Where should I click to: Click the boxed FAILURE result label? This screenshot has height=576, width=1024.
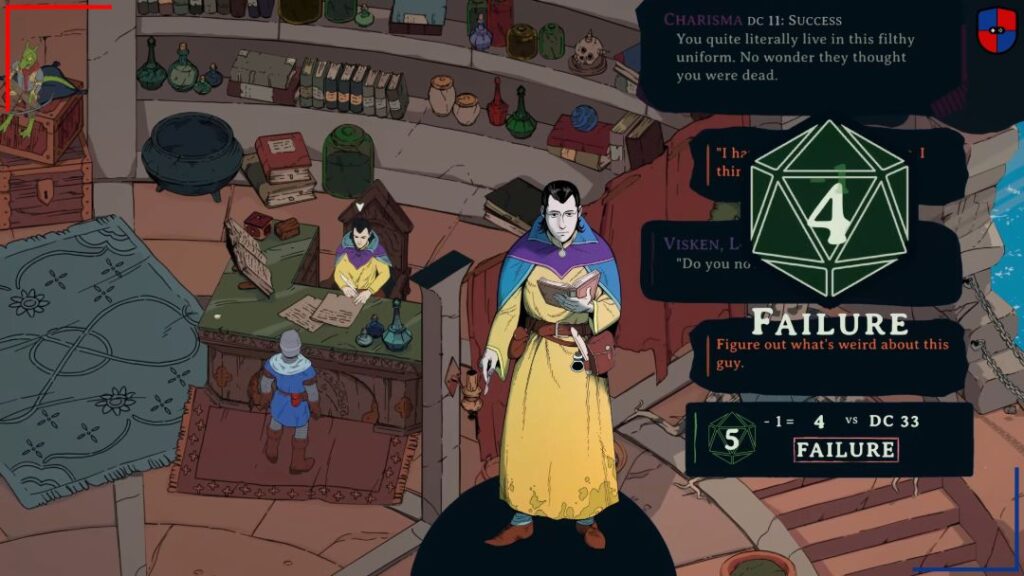845,450
